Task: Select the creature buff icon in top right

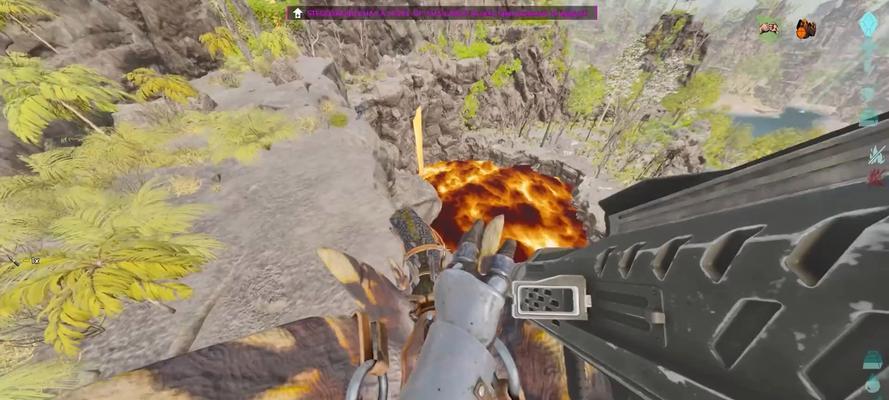Action: (768, 29)
